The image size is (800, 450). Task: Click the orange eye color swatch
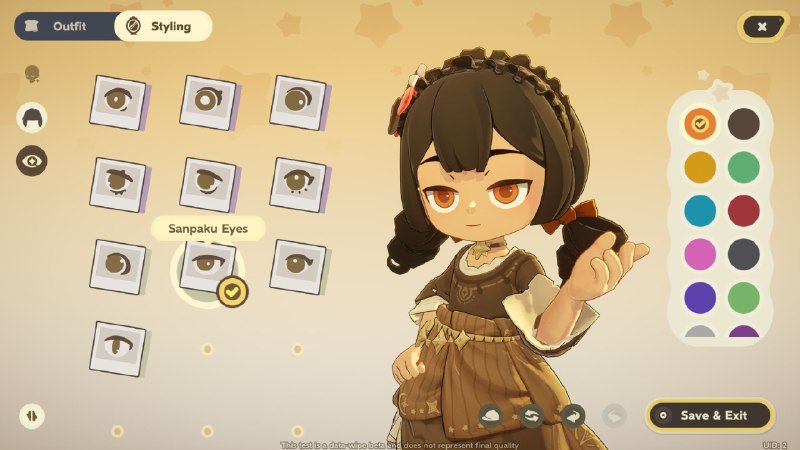700,124
